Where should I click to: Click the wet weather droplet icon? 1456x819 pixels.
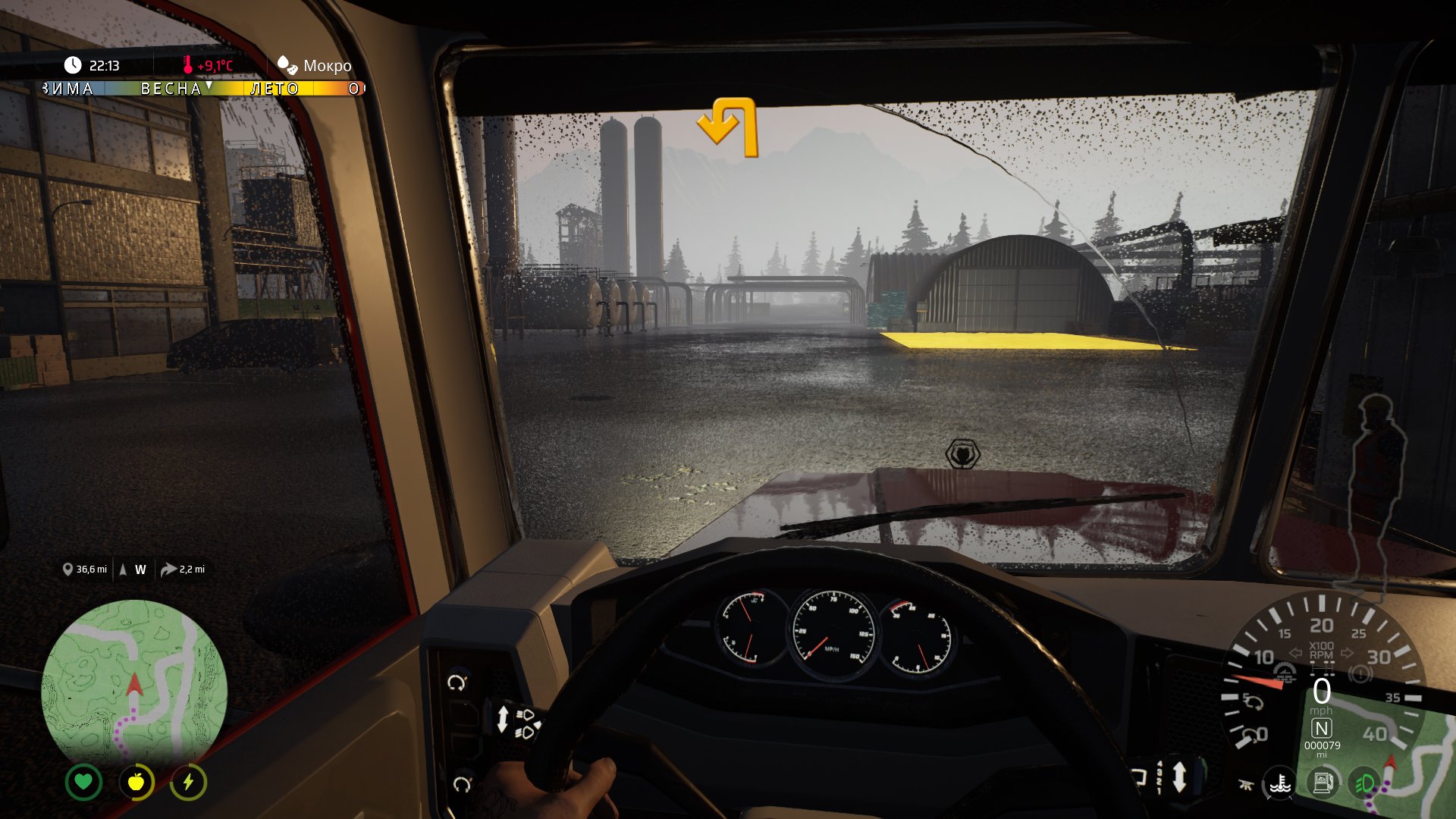287,65
